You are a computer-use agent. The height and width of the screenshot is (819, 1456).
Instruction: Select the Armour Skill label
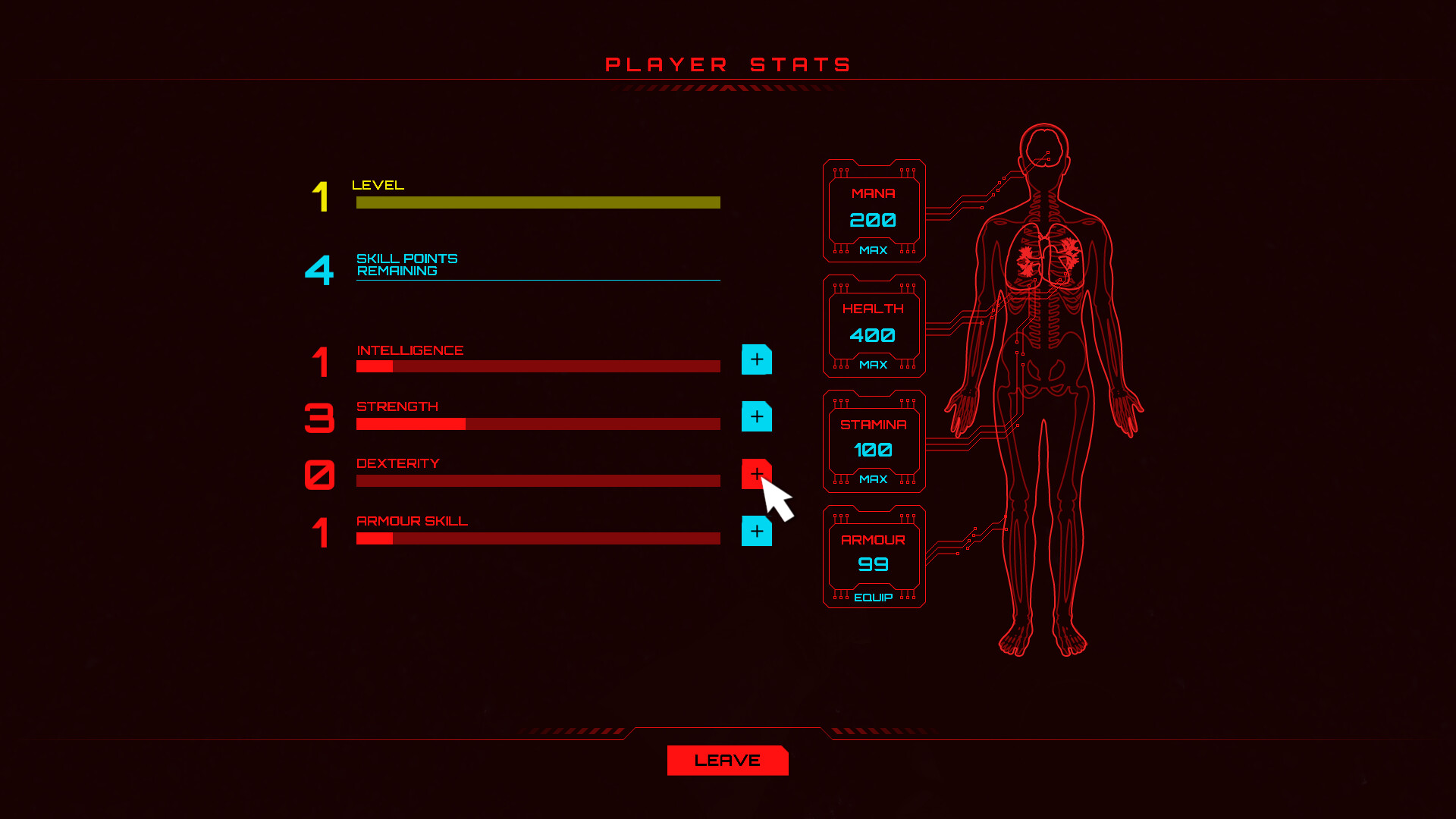[x=413, y=521]
